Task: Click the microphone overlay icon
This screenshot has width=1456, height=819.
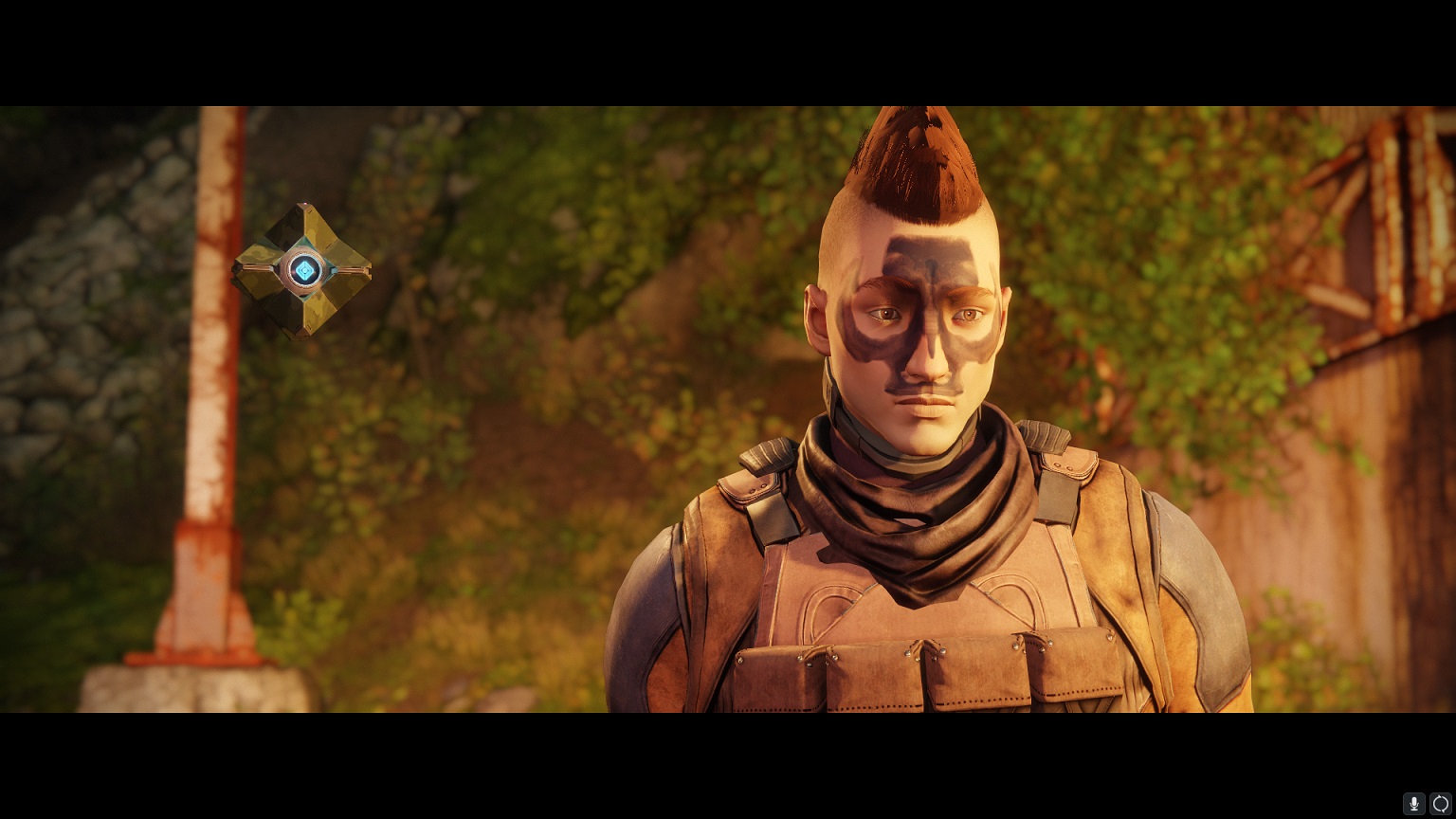Action: 1414,804
